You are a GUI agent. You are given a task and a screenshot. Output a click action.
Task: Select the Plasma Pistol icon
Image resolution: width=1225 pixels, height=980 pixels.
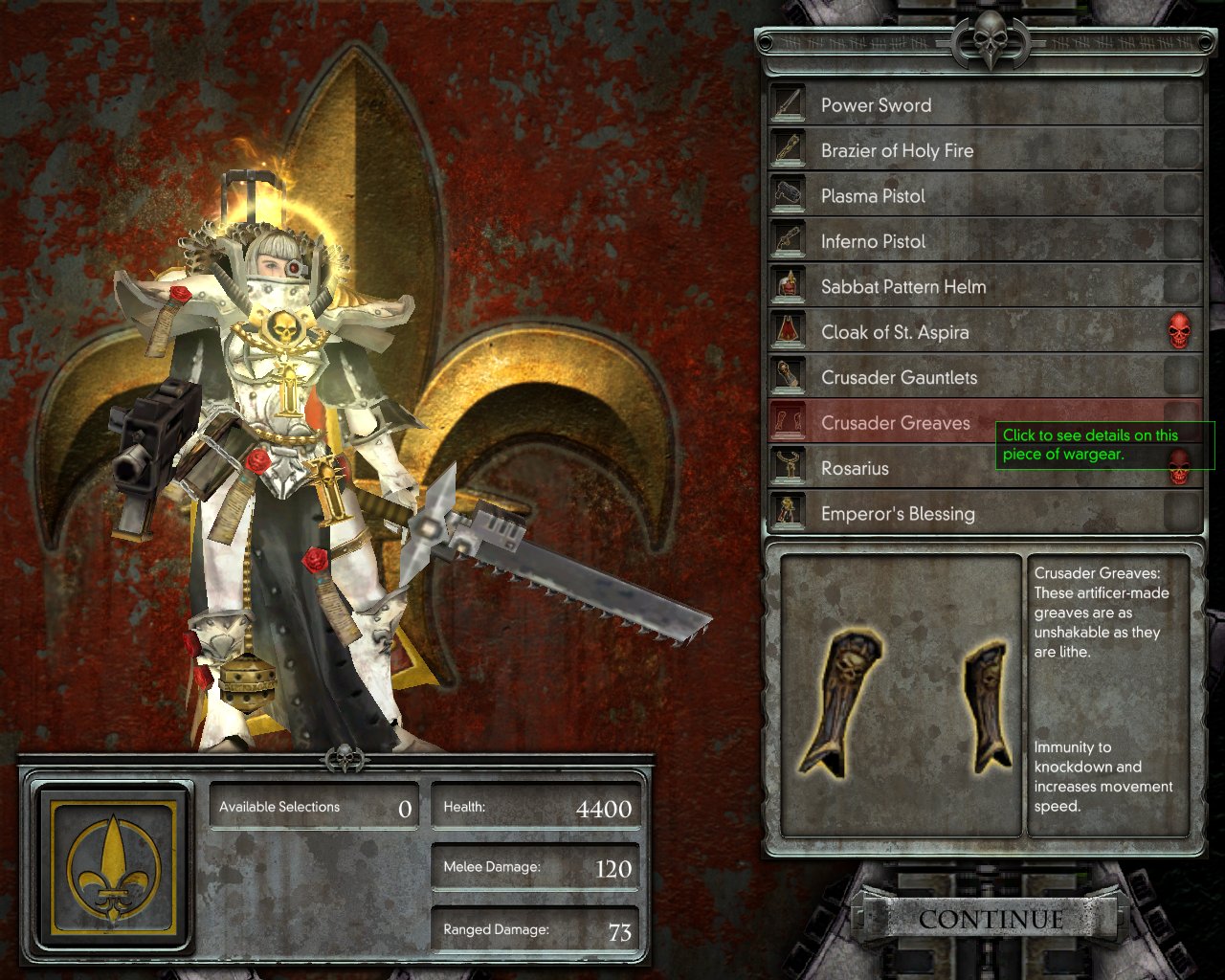(787, 192)
